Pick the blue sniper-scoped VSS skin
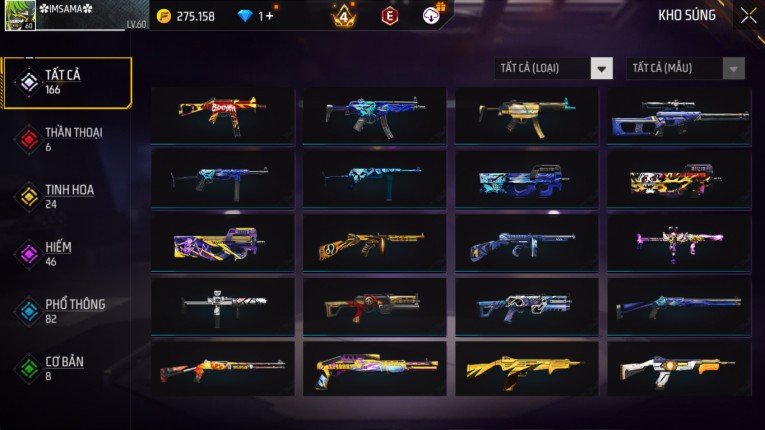The width and height of the screenshot is (765, 430). (679, 115)
